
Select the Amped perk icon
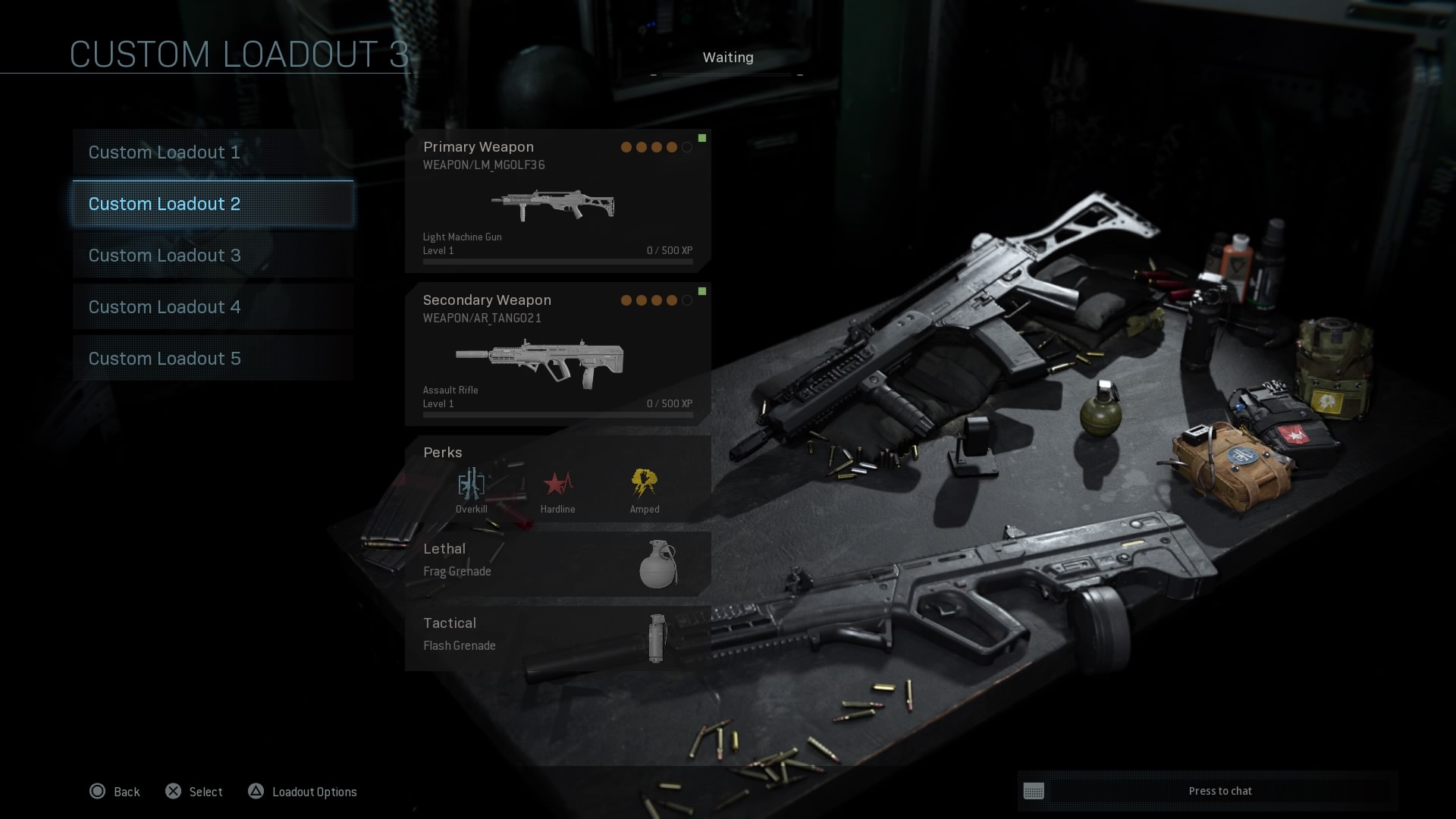[644, 484]
